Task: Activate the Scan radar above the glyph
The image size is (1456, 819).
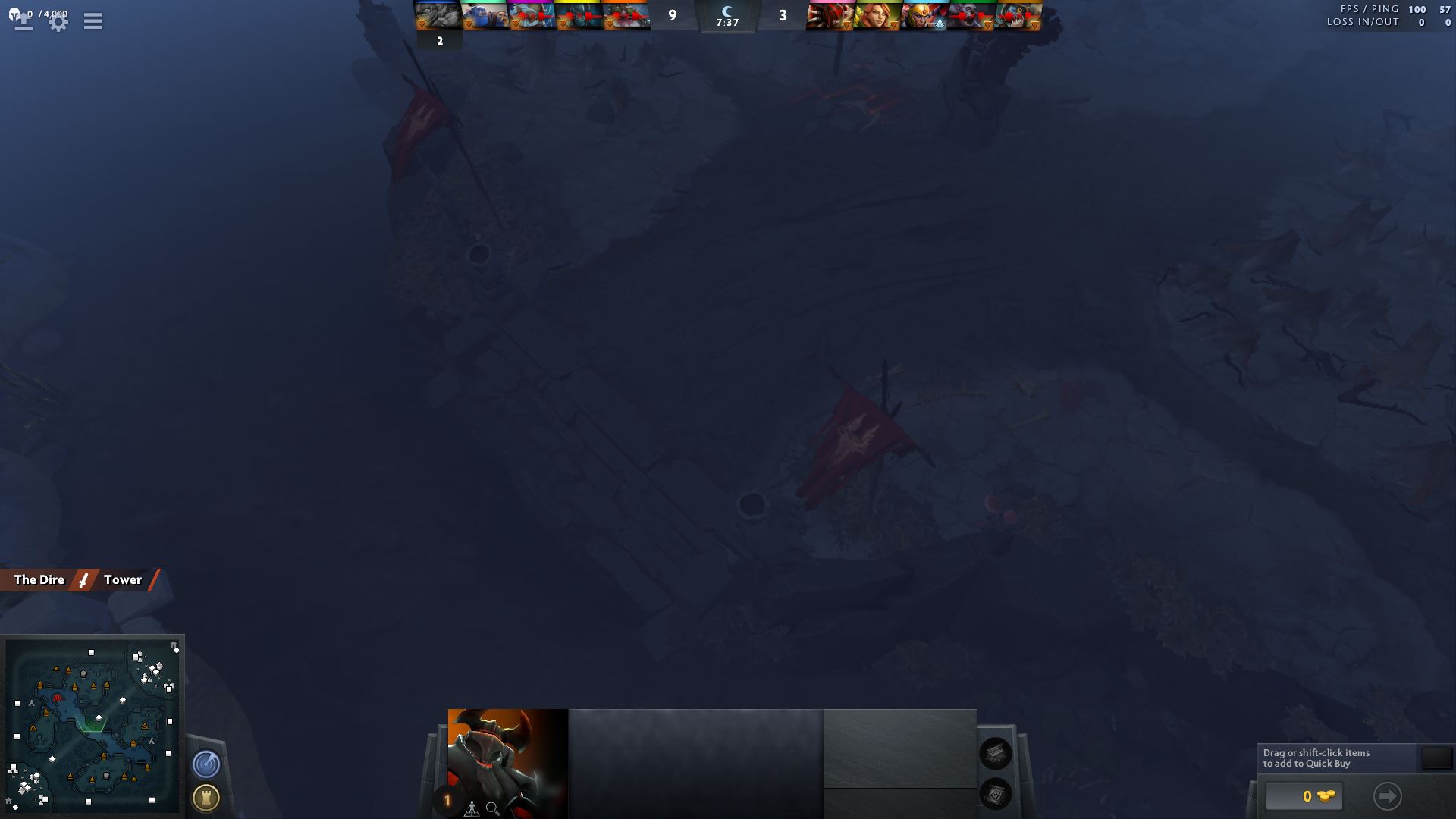Action: tap(206, 764)
